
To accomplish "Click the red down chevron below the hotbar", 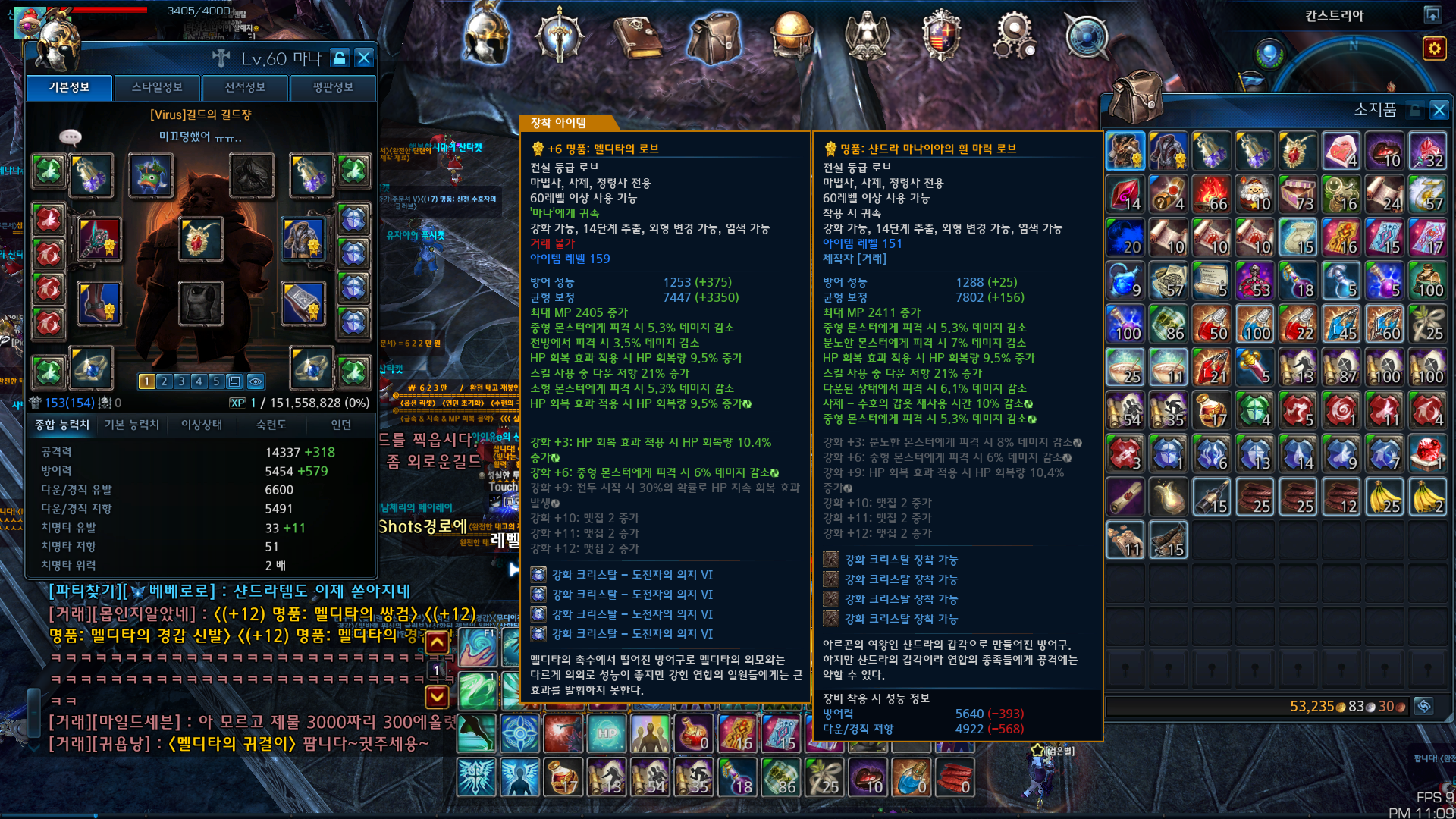I will [436, 696].
